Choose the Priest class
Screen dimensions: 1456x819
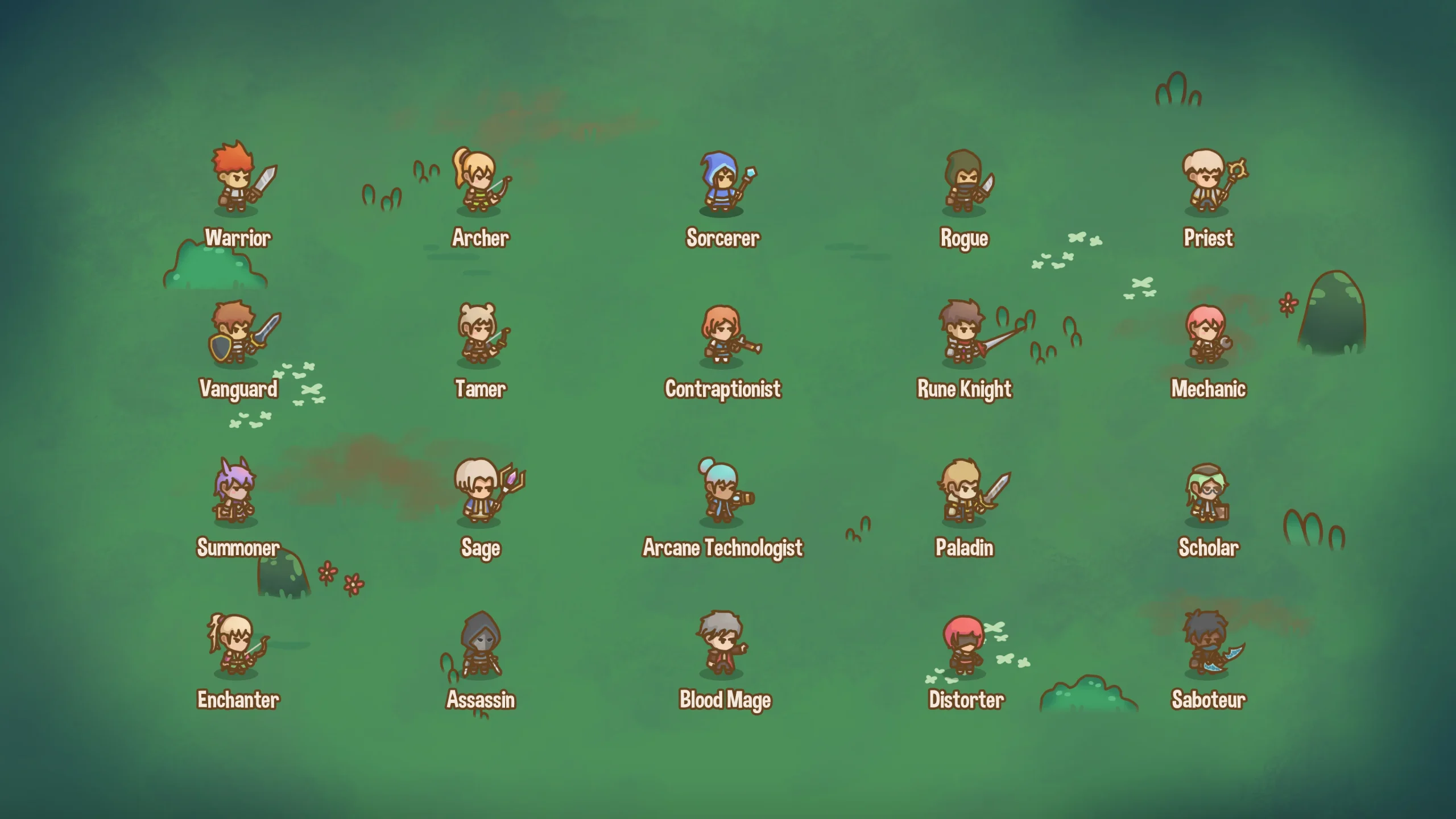1207,181
